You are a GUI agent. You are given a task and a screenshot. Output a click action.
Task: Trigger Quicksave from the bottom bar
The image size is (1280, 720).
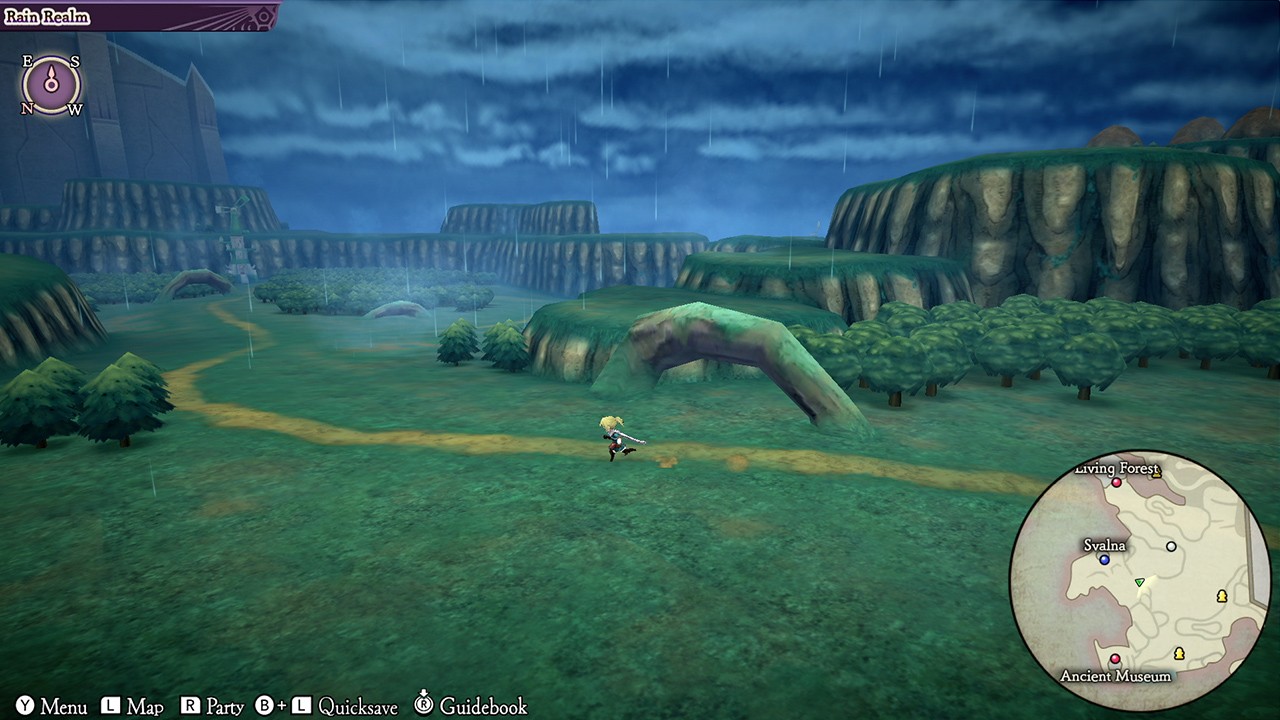pyautogui.click(x=358, y=707)
